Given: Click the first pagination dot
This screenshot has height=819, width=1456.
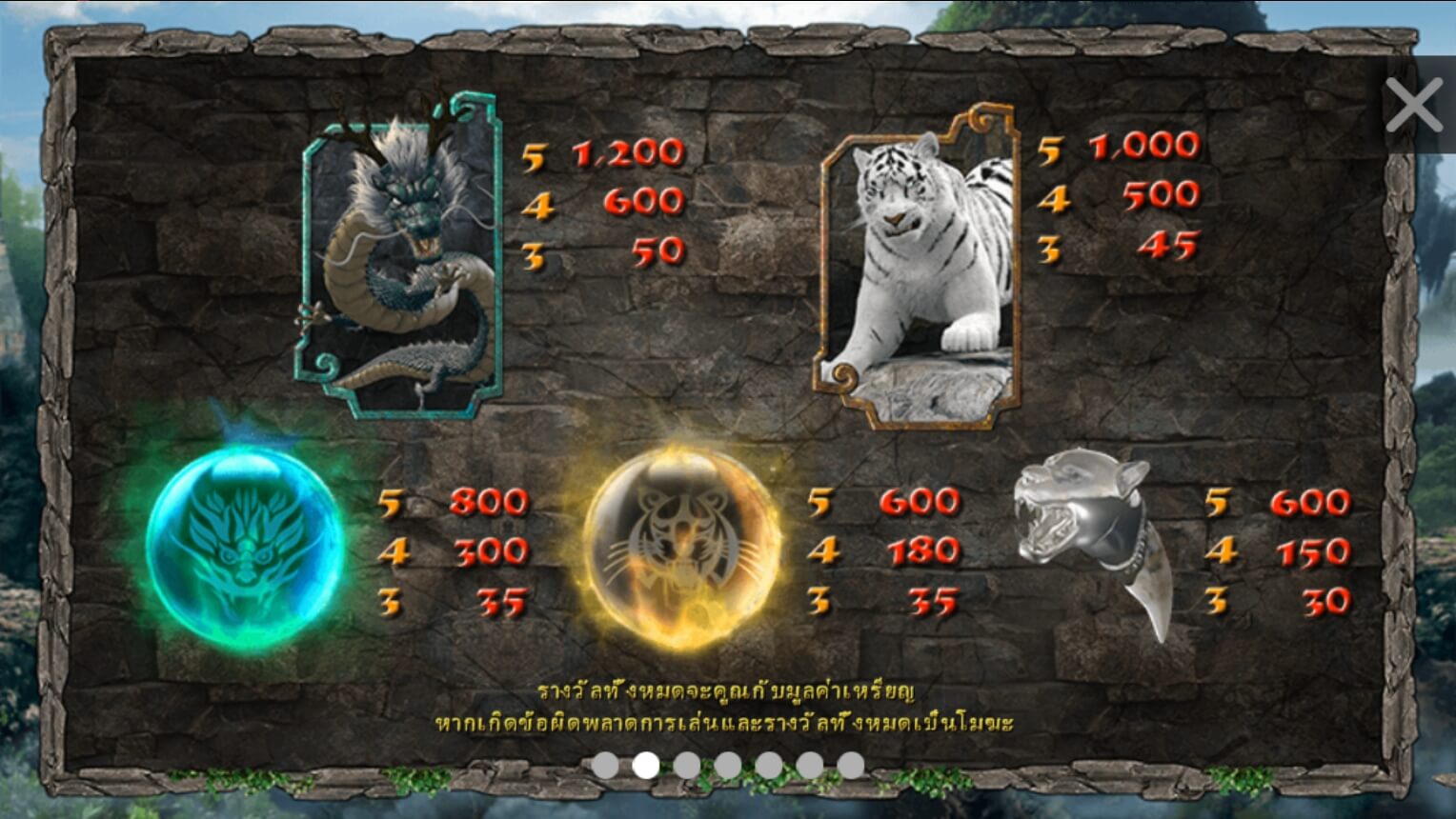Looking at the screenshot, I should click(604, 763).
